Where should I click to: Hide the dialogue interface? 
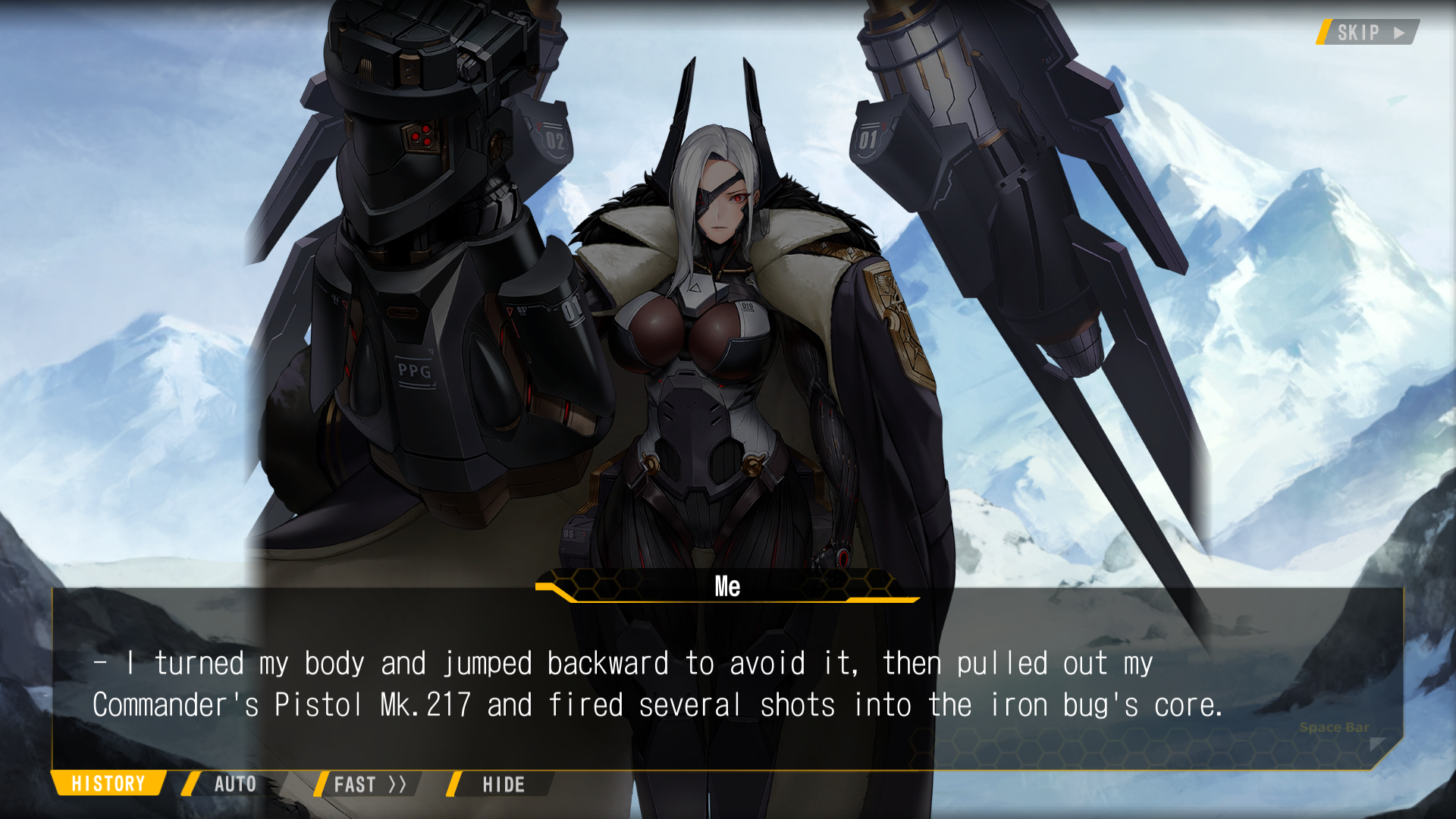(x=503, y=784)
